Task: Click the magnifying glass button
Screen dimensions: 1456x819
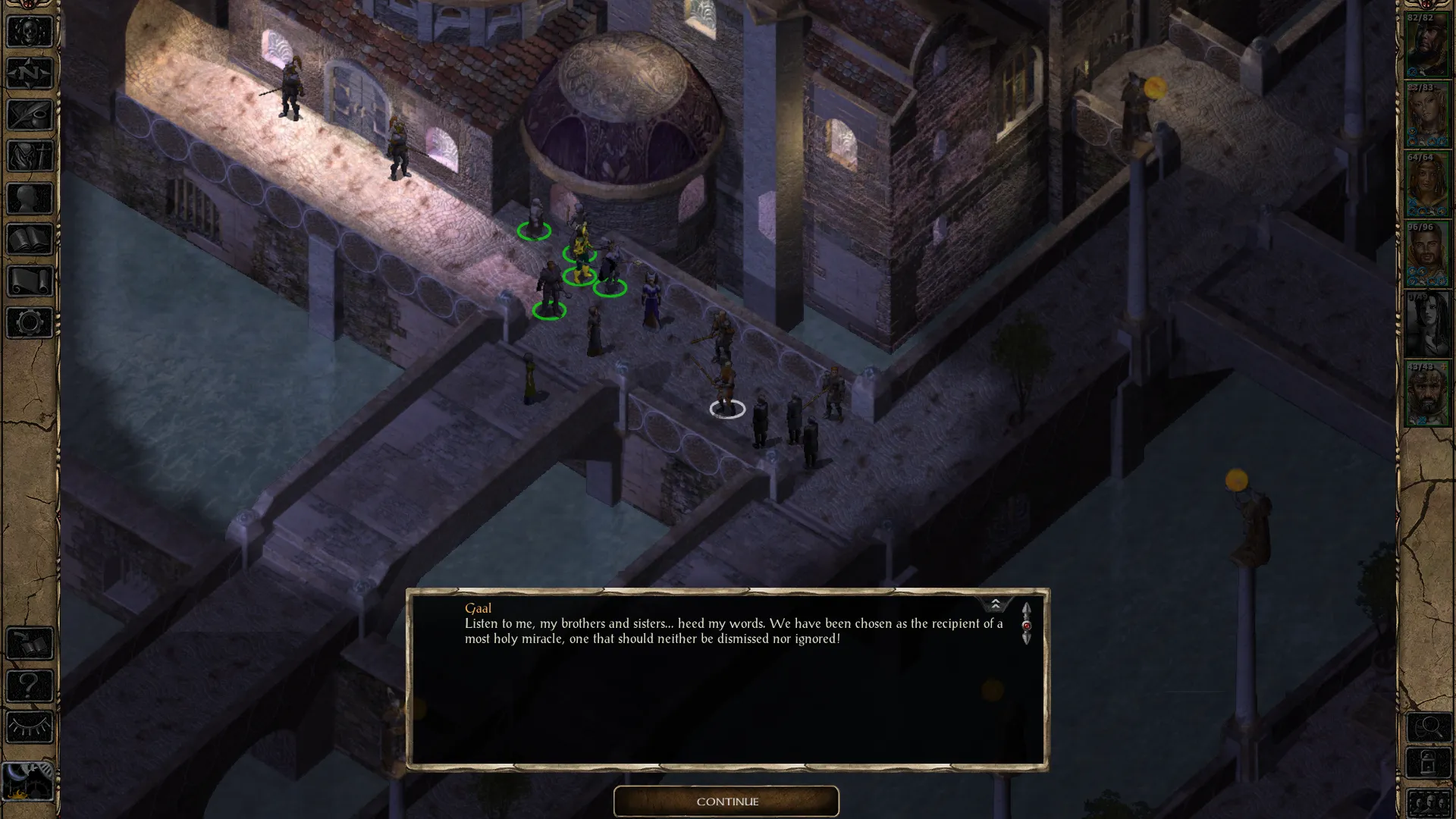Action: coord(1428,728)
